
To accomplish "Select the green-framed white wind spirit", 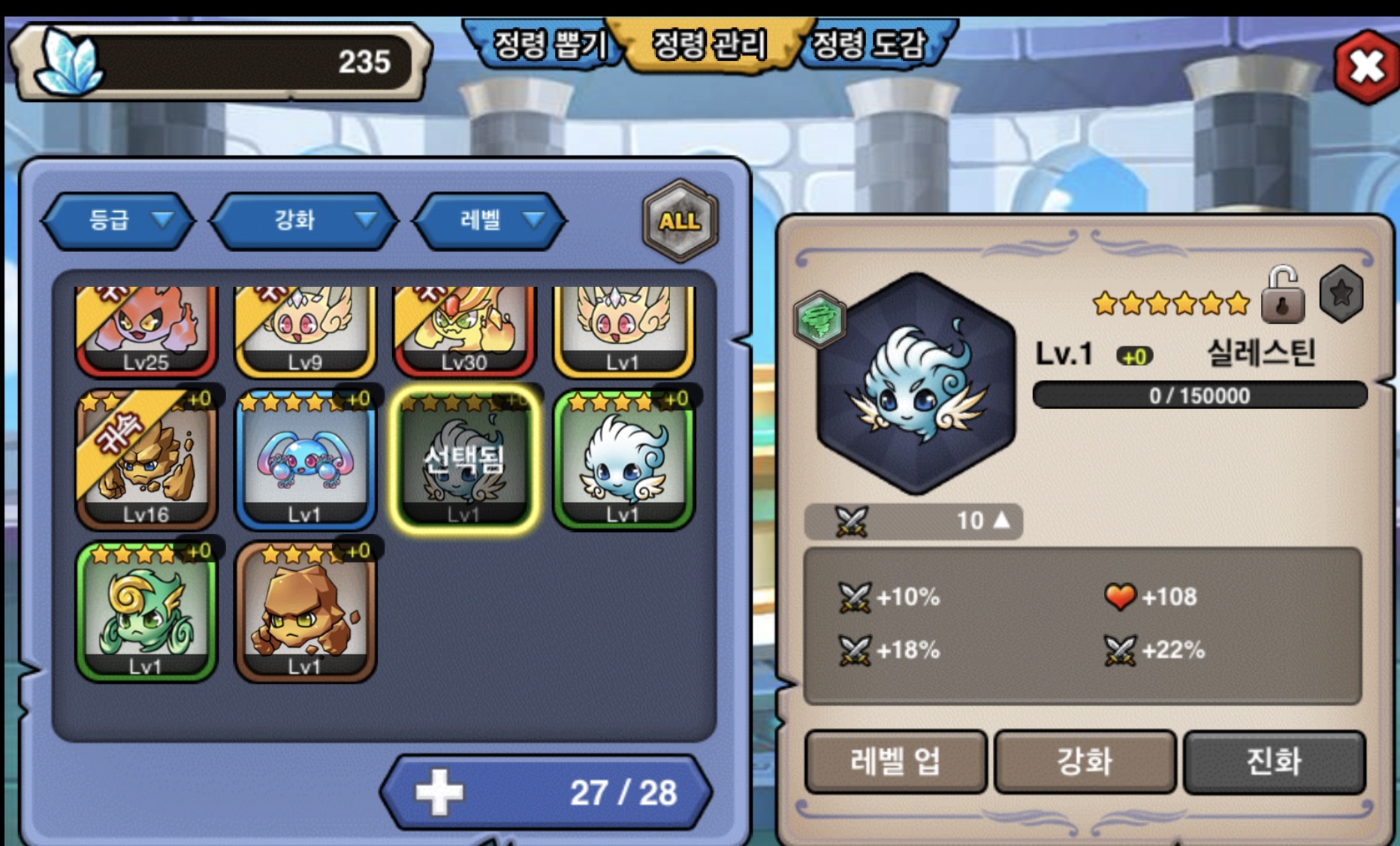I will pyautogui.click(x=623, y=460).
